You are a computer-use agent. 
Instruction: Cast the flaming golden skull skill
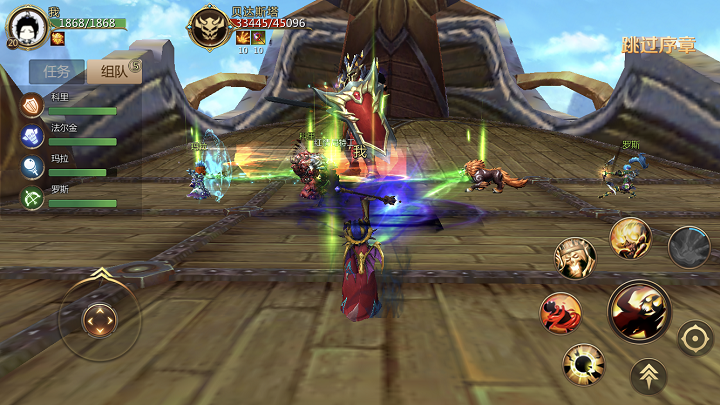pos(631,238)
